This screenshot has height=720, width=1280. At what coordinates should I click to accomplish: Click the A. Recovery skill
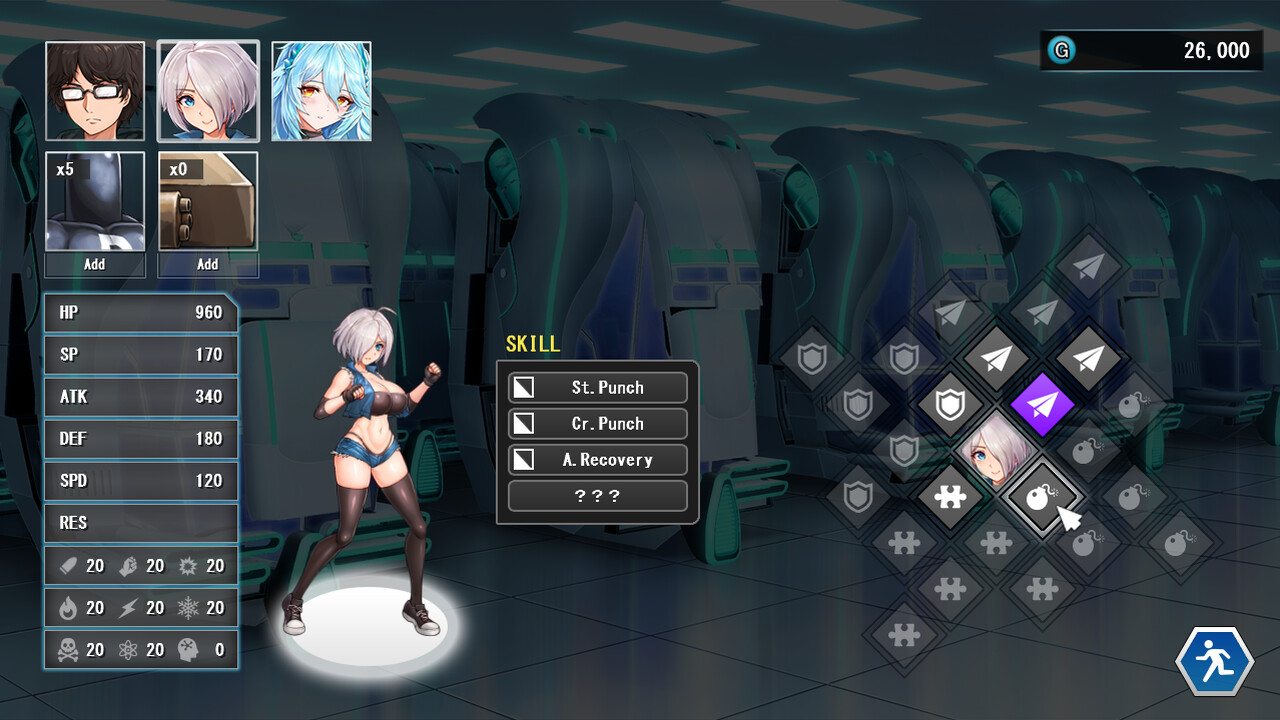coord(597,459)
